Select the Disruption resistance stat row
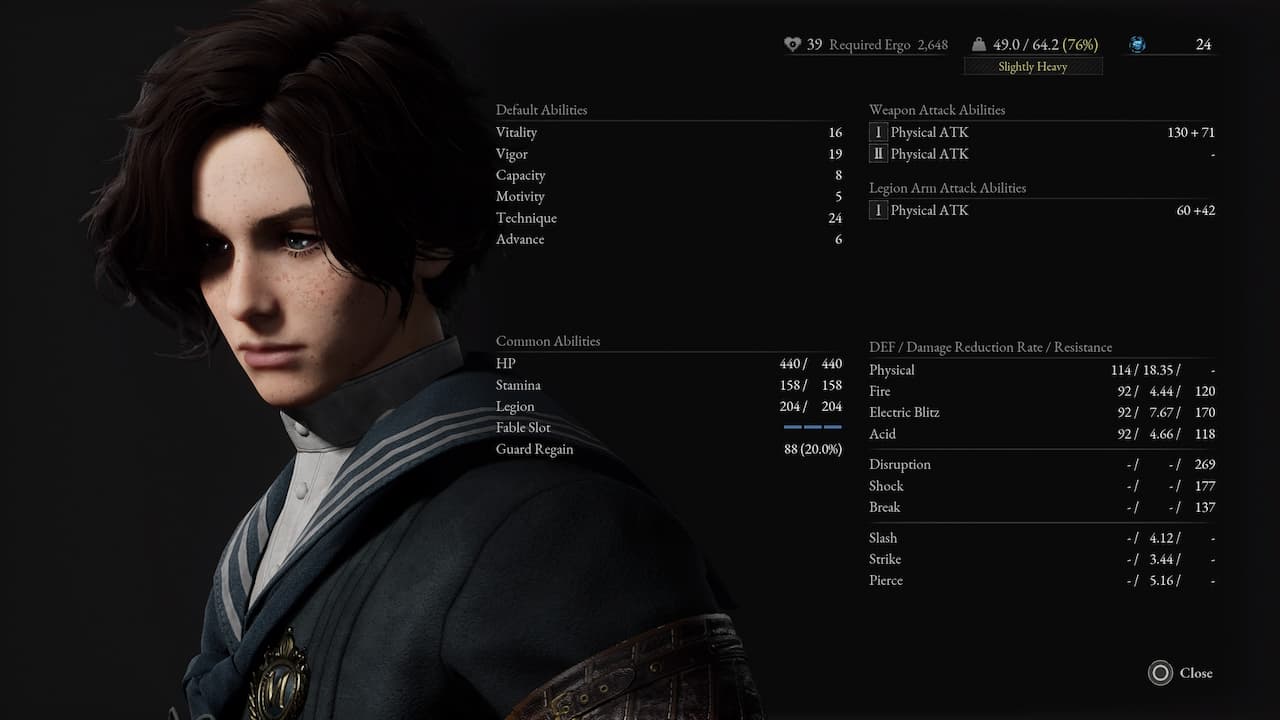 pos(899,464)
